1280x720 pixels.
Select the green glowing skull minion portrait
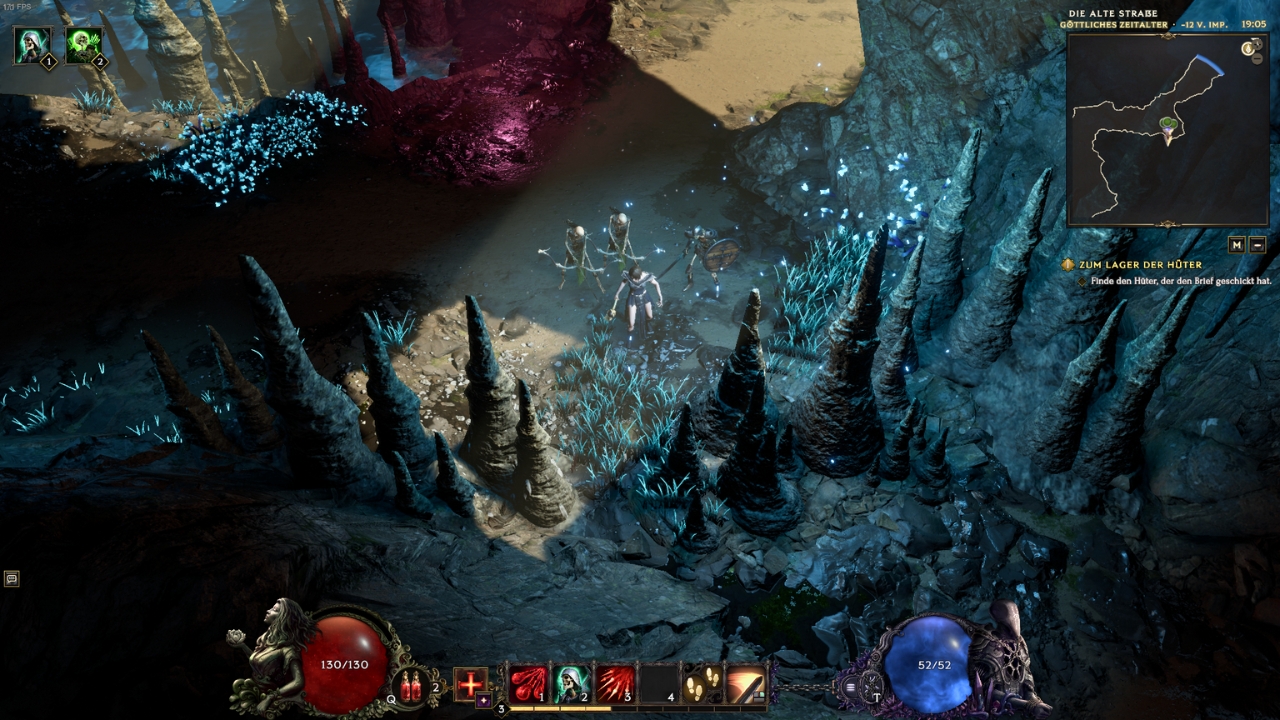click(x=84, y=45)
